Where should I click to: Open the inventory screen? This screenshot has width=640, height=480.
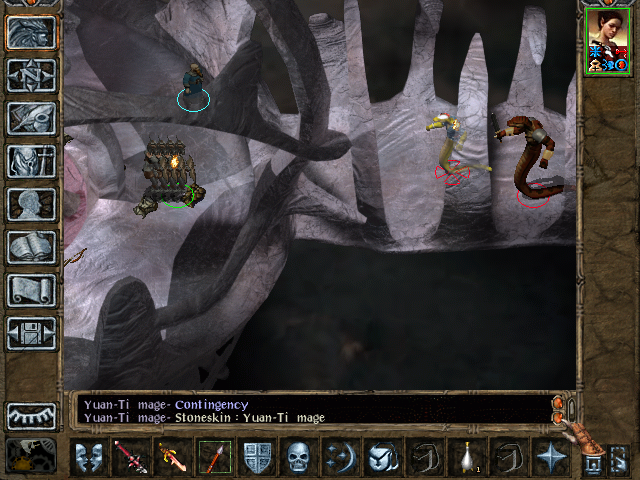pos(31,162)
